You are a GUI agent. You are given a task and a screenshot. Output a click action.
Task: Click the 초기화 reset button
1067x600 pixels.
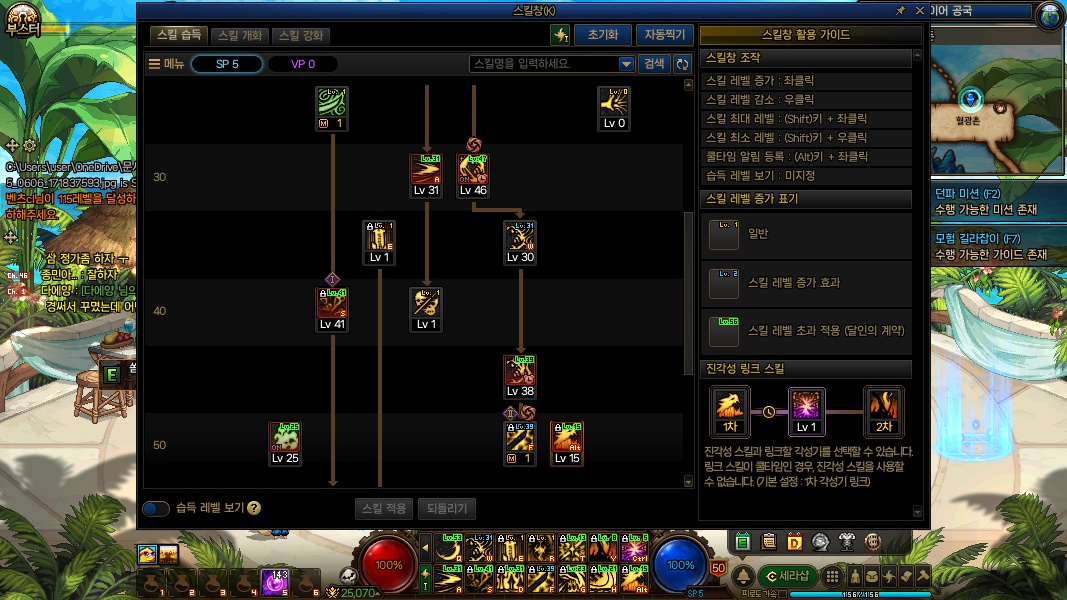tap(603, 35)
